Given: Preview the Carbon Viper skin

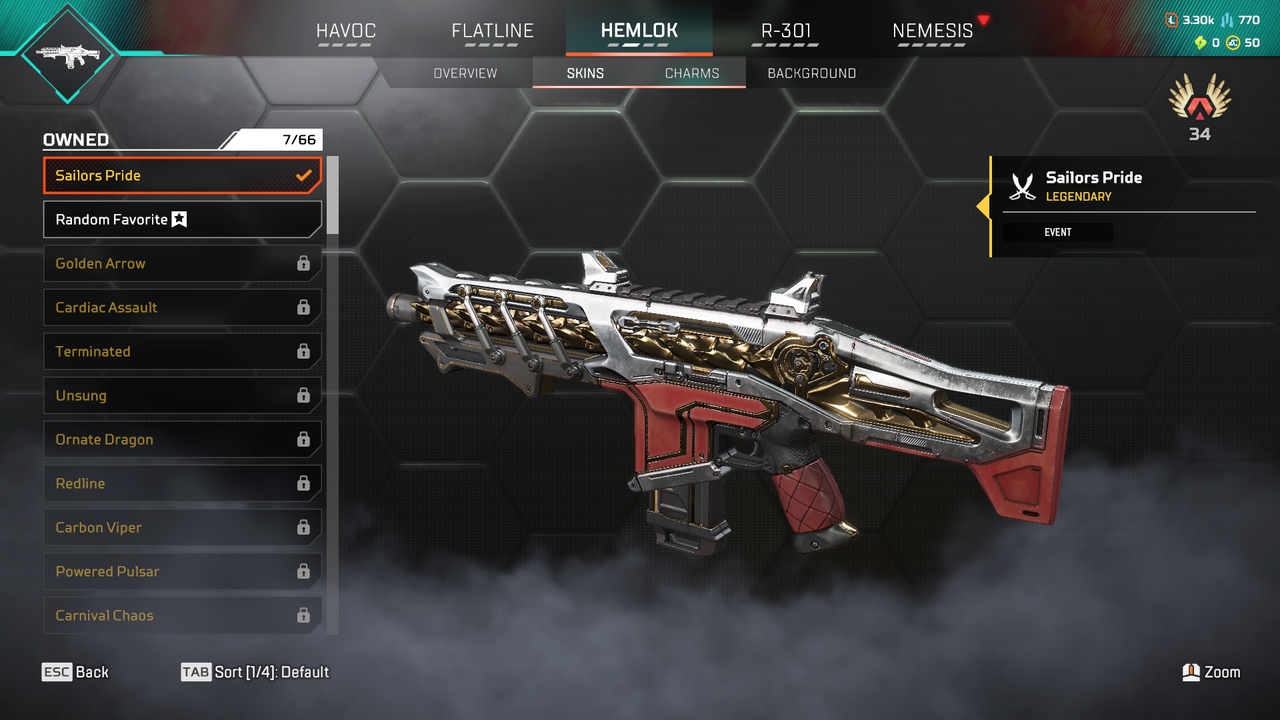Looking at the screenshot, I should 182,528.
